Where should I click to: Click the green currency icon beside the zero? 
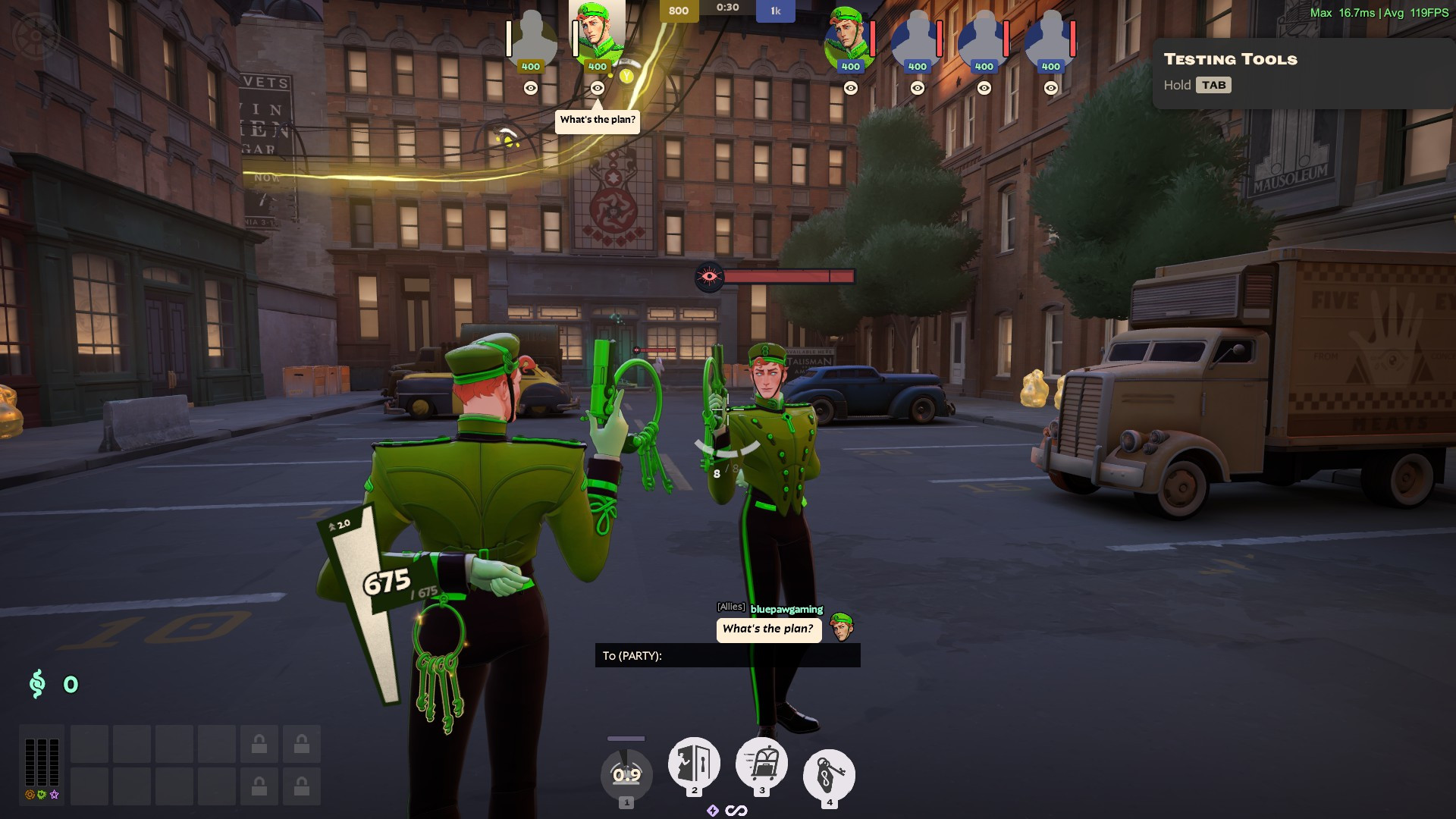tap(36, 685)
